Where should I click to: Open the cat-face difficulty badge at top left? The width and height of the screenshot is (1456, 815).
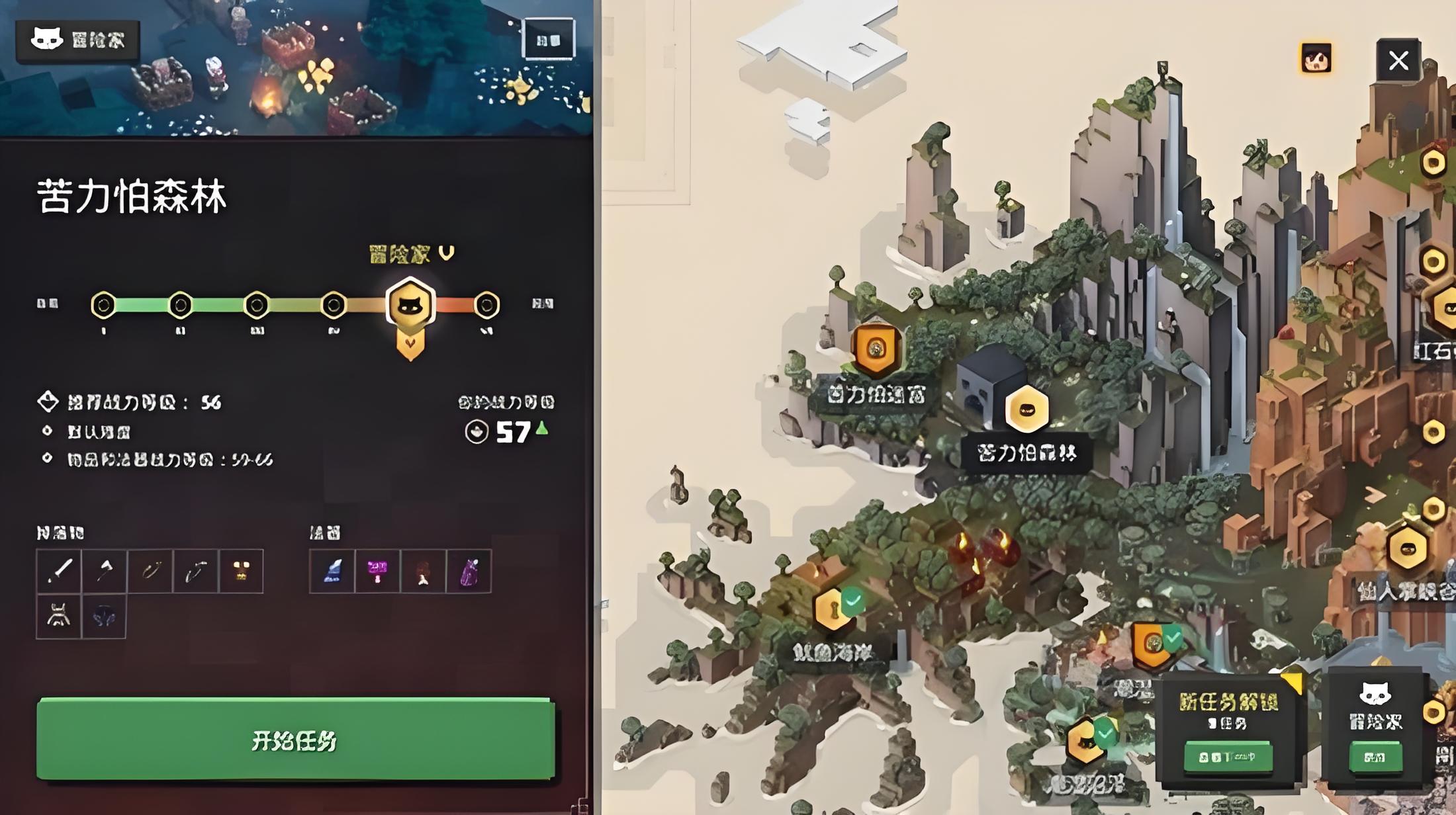click(77, 40)
